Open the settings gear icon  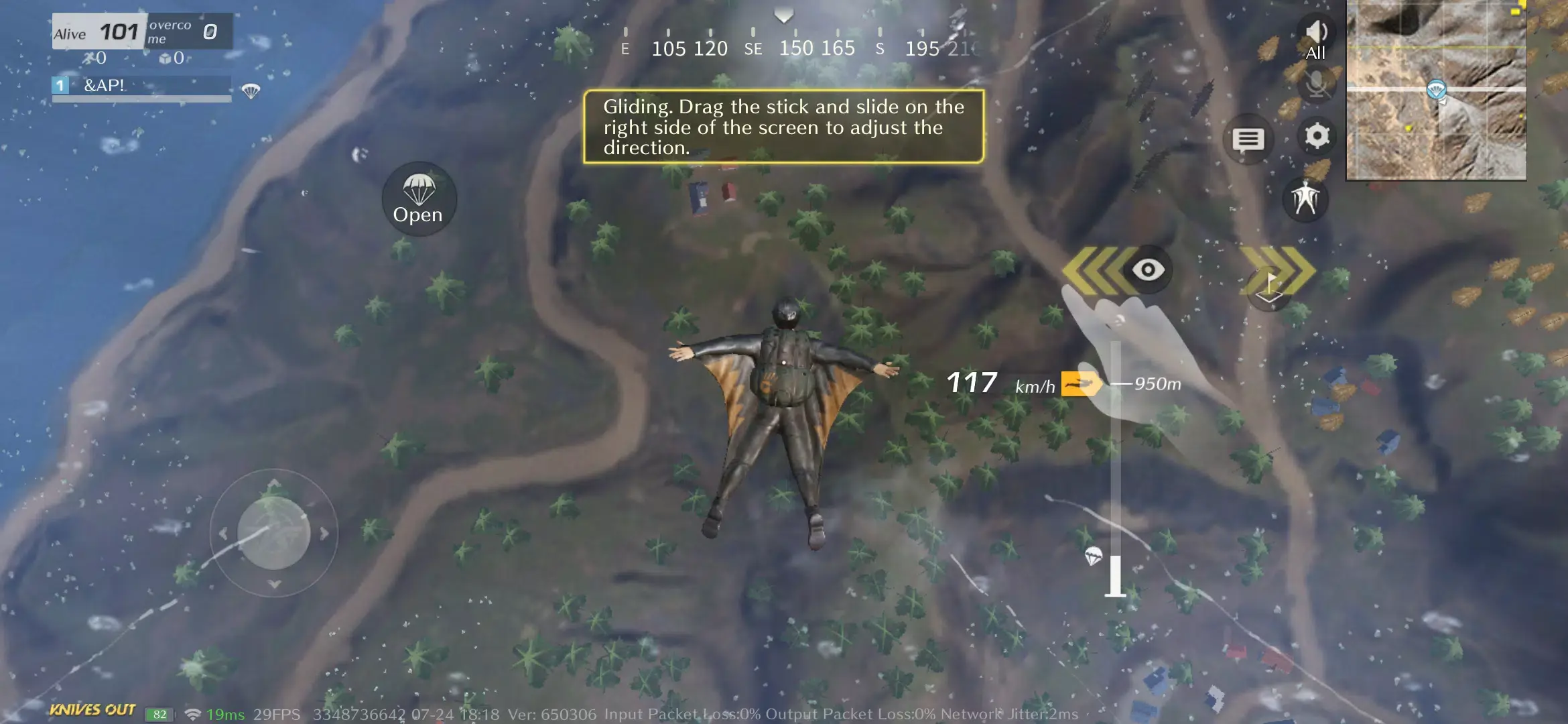point(1317,136)
